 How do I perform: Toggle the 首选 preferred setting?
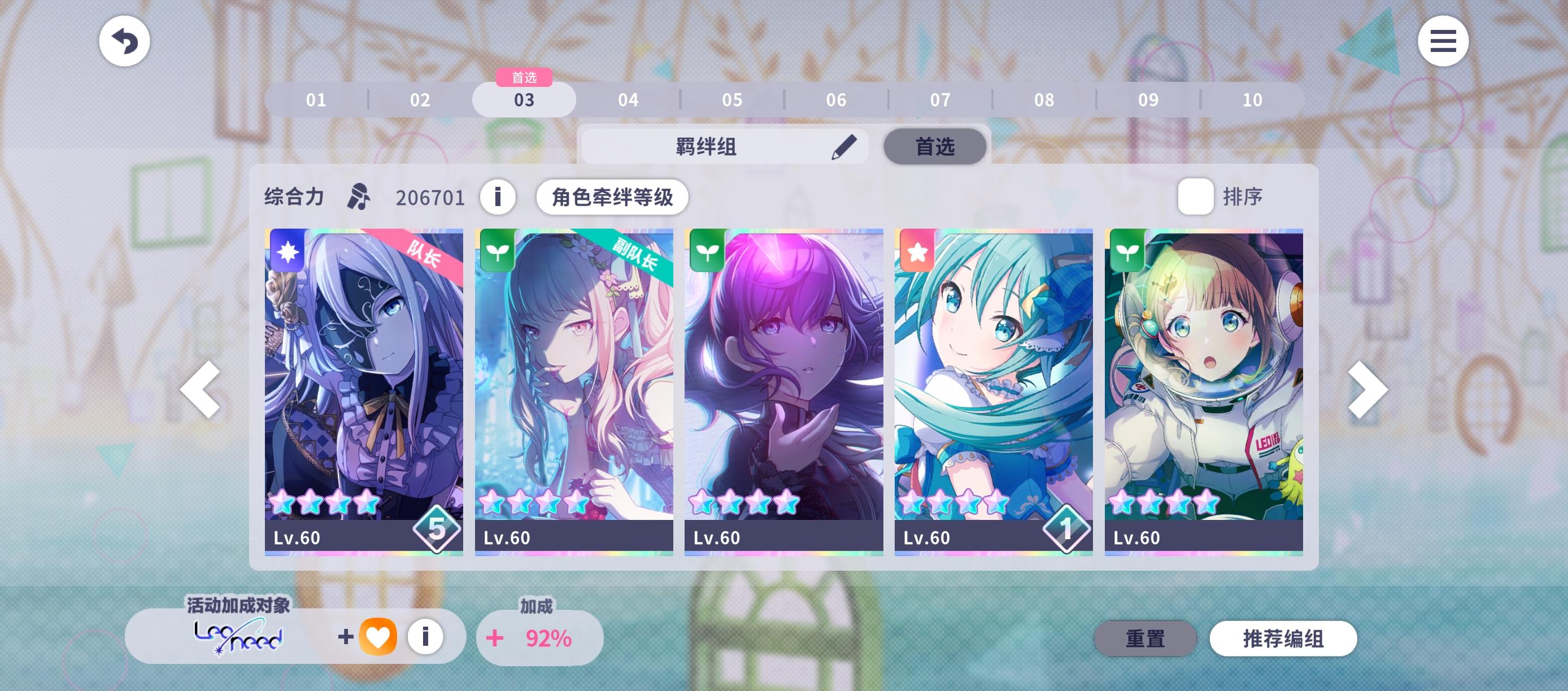(x=934, y=146)
